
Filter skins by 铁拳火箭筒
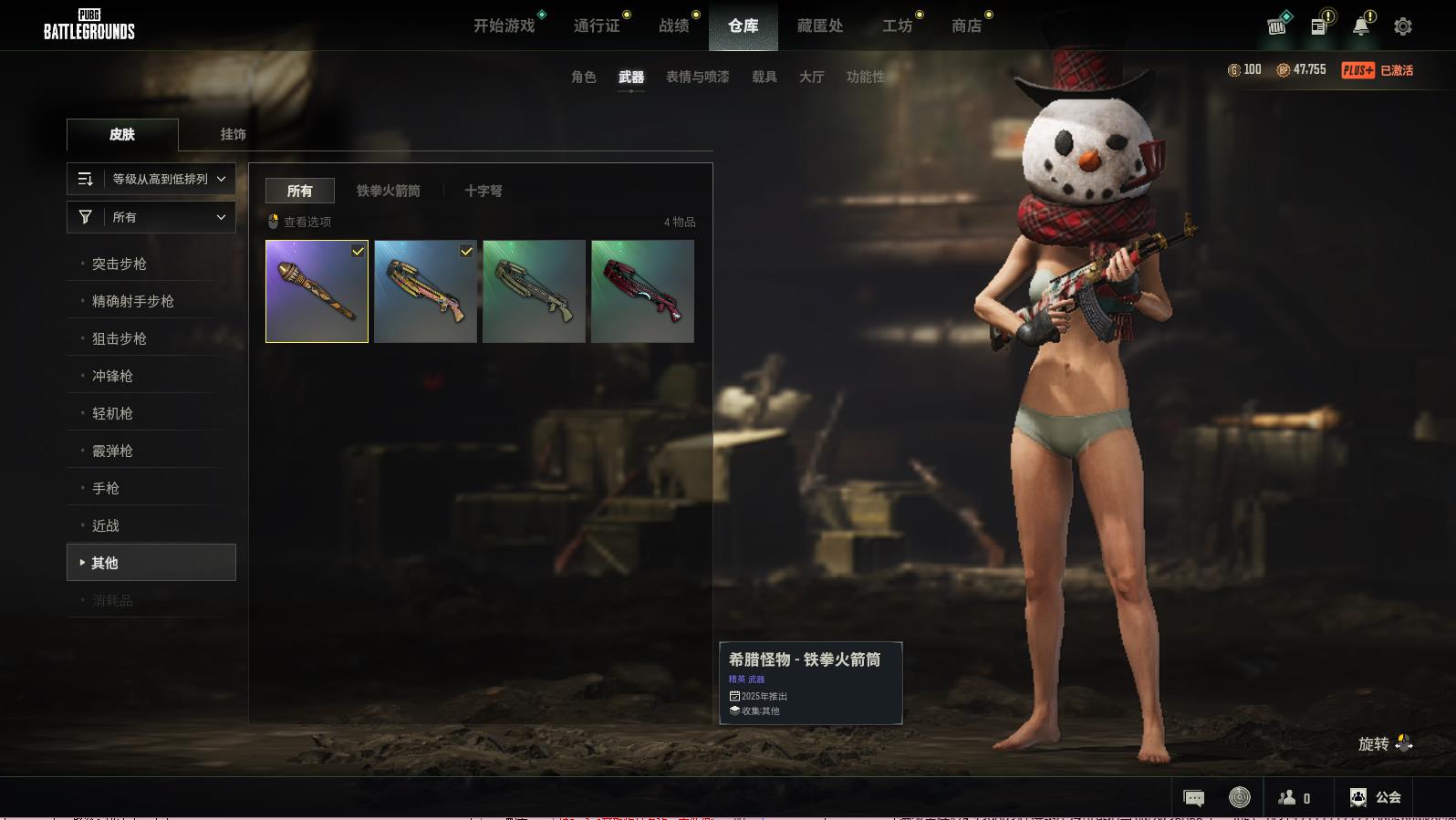[x=389, y=192]
